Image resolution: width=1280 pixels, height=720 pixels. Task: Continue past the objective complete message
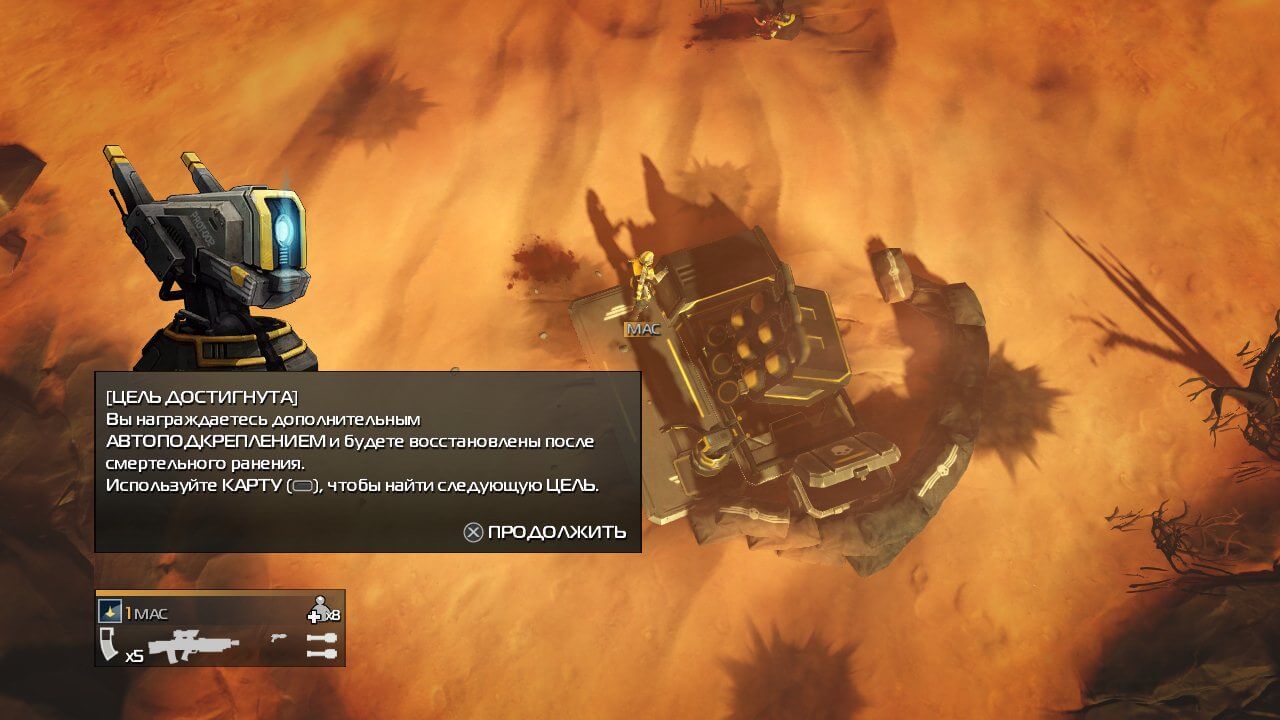click(545, 532)
